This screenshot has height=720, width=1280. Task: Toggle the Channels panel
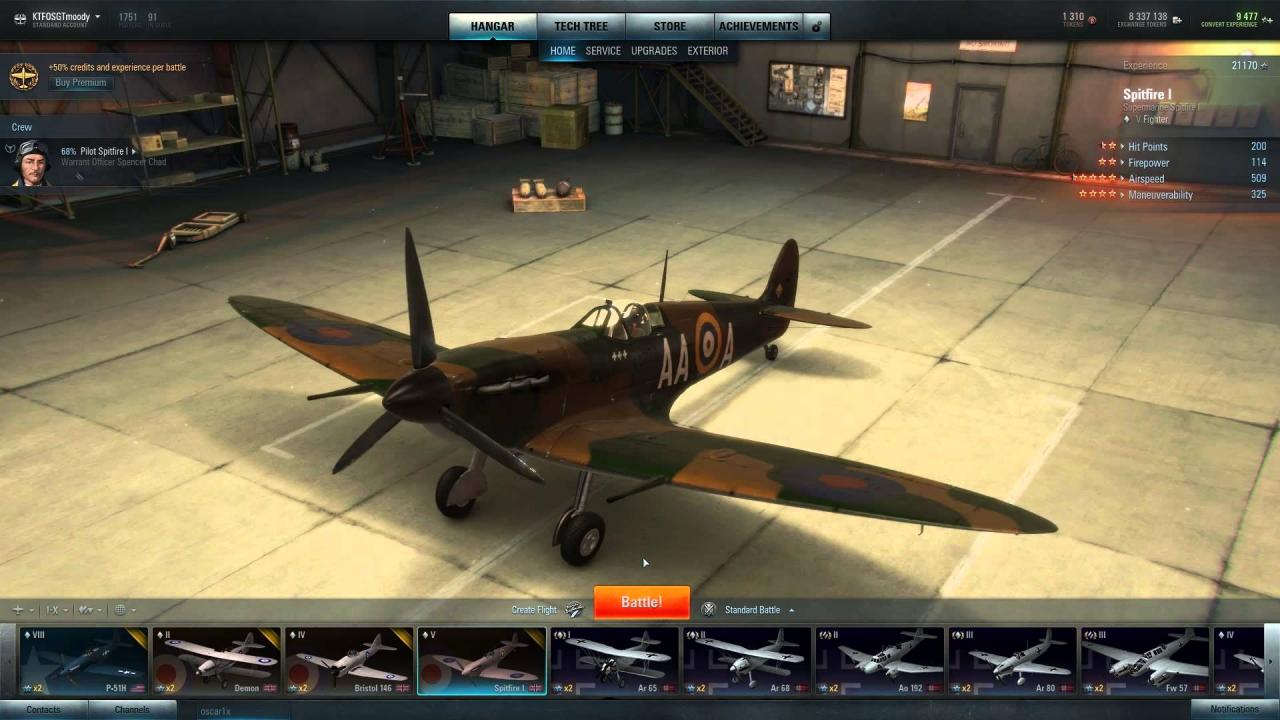pyautogui.click(x=134, y=709)
